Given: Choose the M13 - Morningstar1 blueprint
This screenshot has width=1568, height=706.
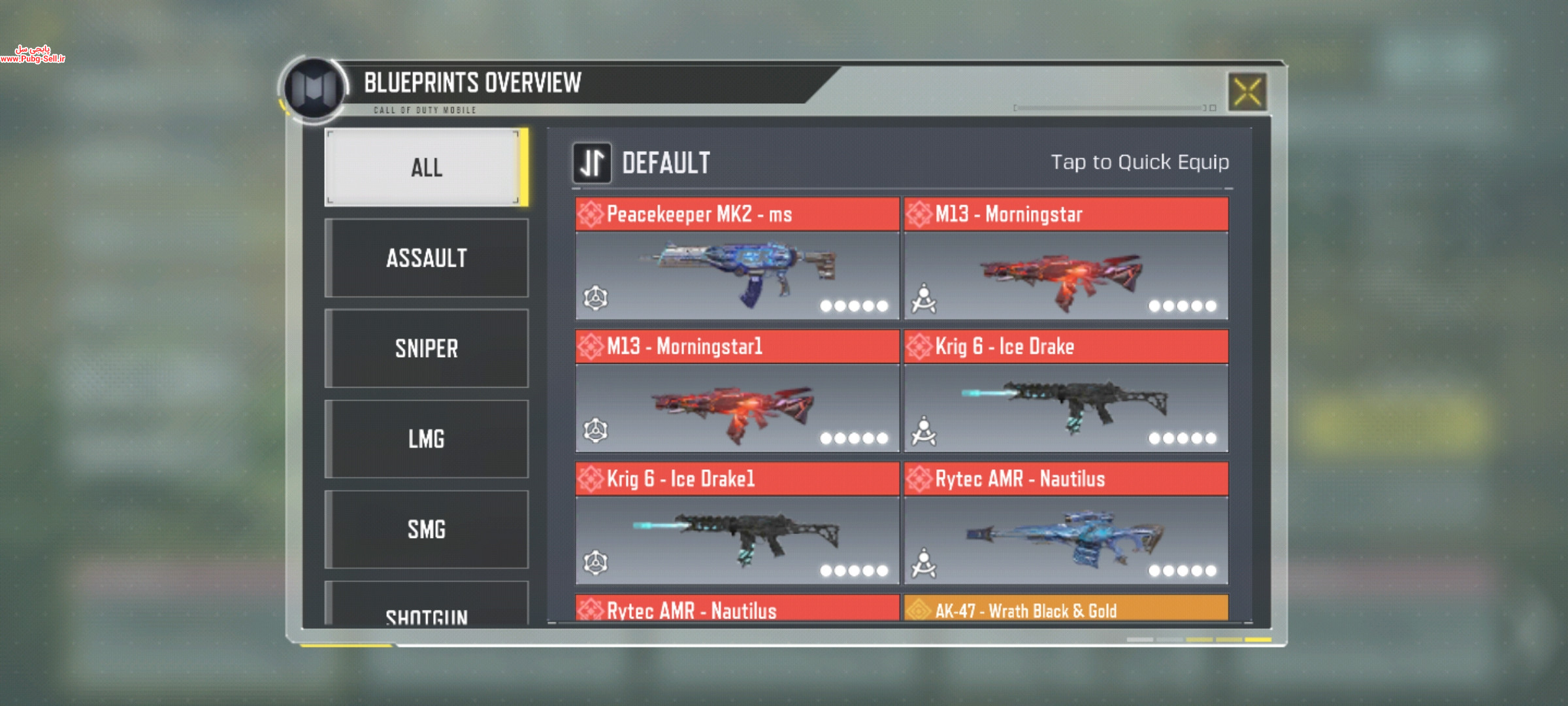Looking at the screenshot, I should click(x=737, y=391).
